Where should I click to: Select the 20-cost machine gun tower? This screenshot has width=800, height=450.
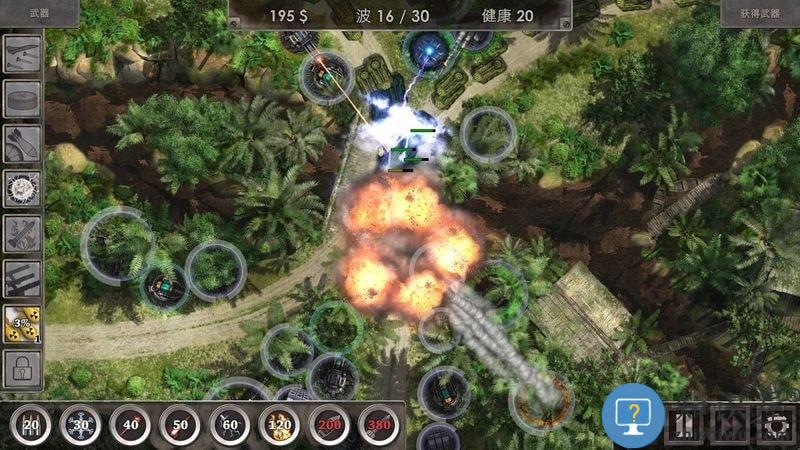coord(31,425)
